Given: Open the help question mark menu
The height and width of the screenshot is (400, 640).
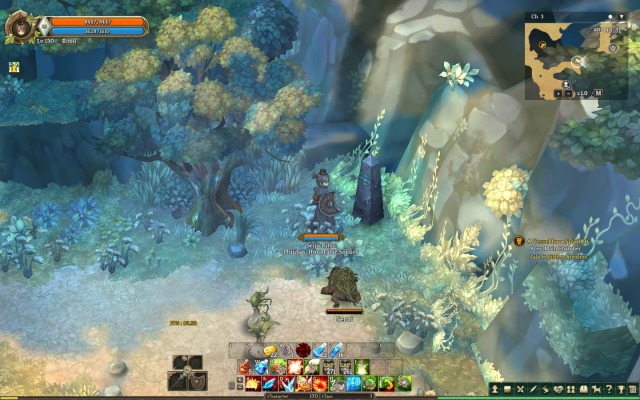Looking at the screenshot, I should pos(609,389).
